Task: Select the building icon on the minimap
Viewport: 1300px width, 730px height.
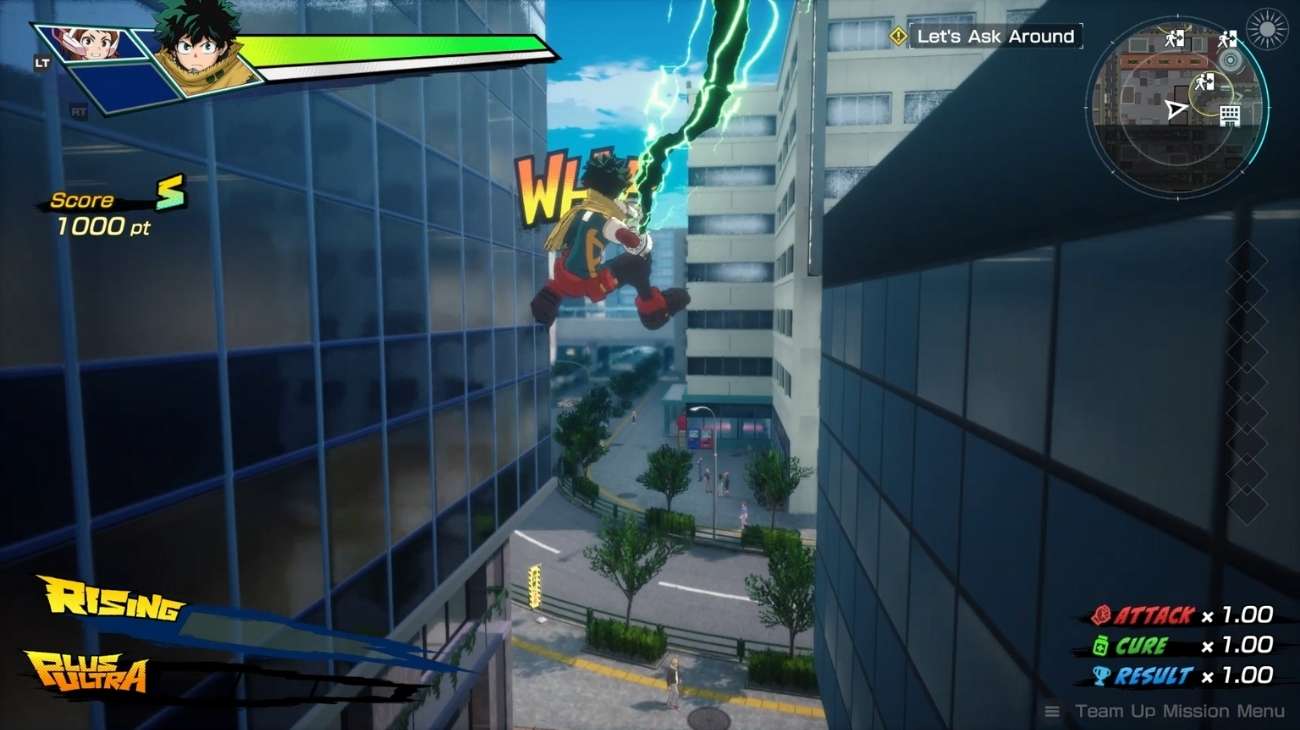Action: [1229, 113]
